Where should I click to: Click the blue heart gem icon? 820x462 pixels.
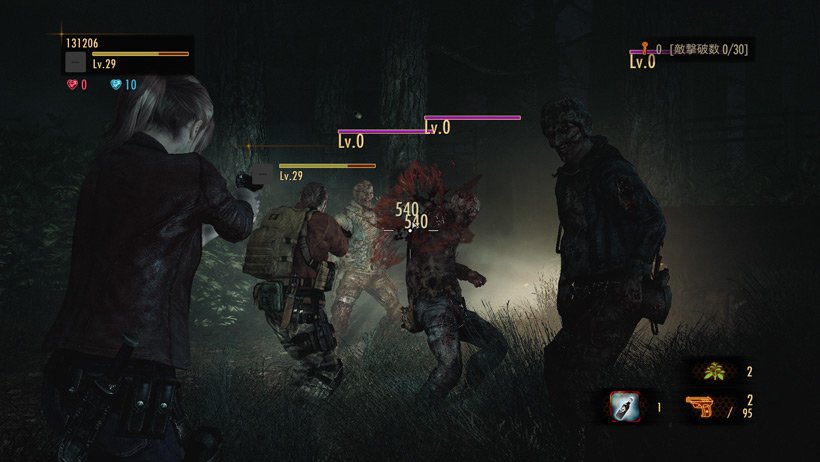point(117,85)
